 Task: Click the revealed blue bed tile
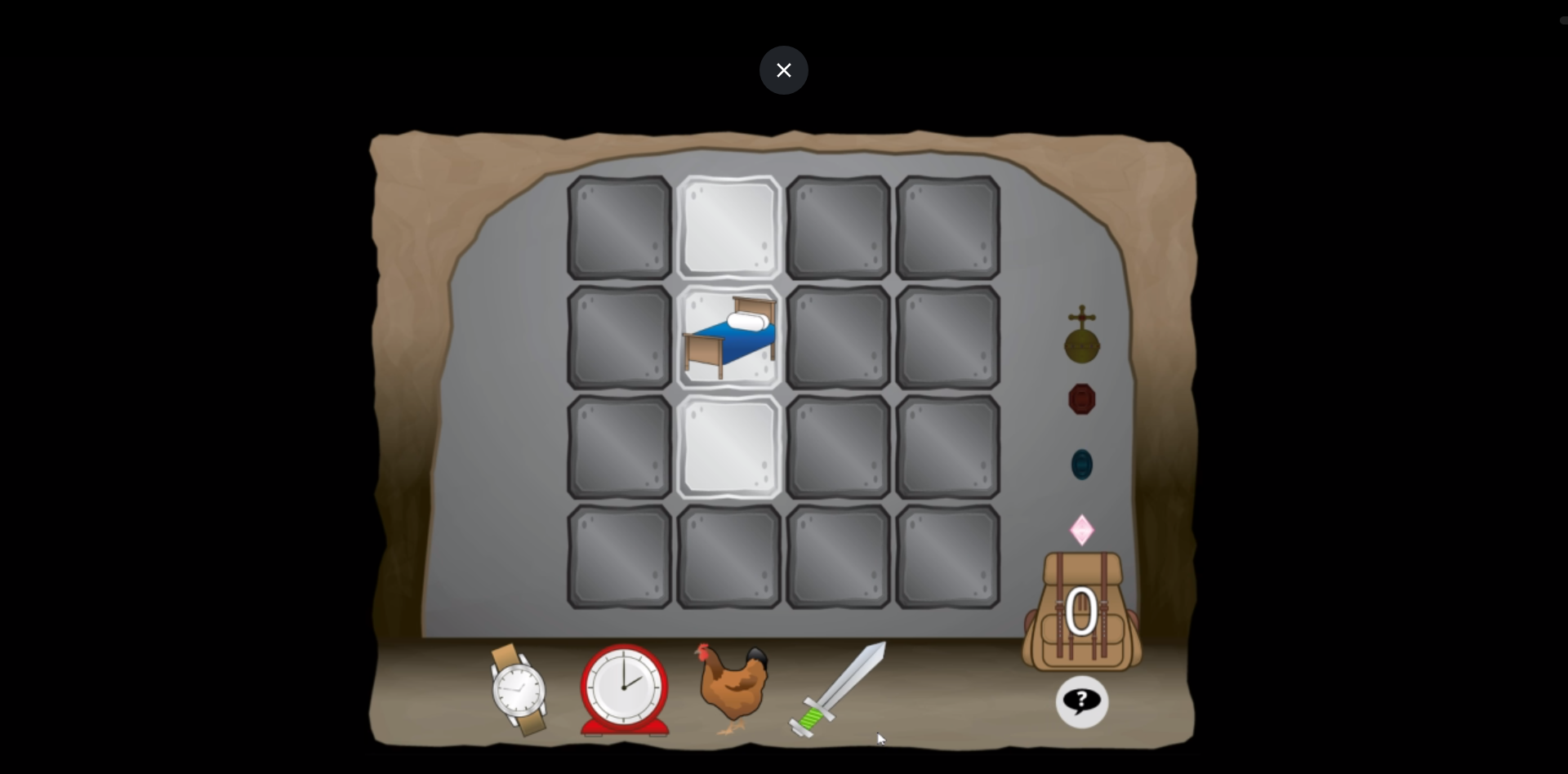(728, 337)
